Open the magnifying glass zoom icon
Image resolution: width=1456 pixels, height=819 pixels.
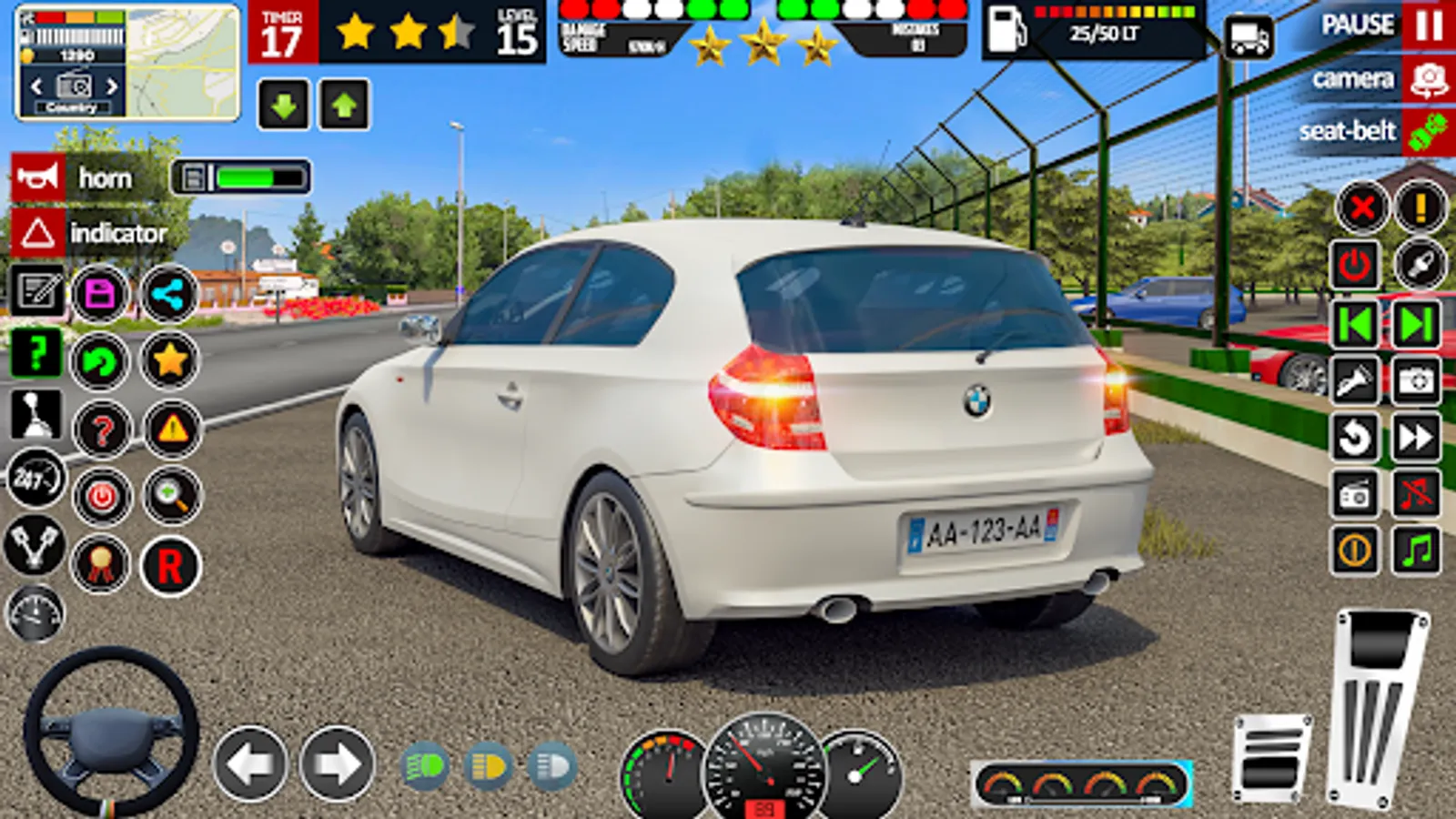click(x=171, y=496)
